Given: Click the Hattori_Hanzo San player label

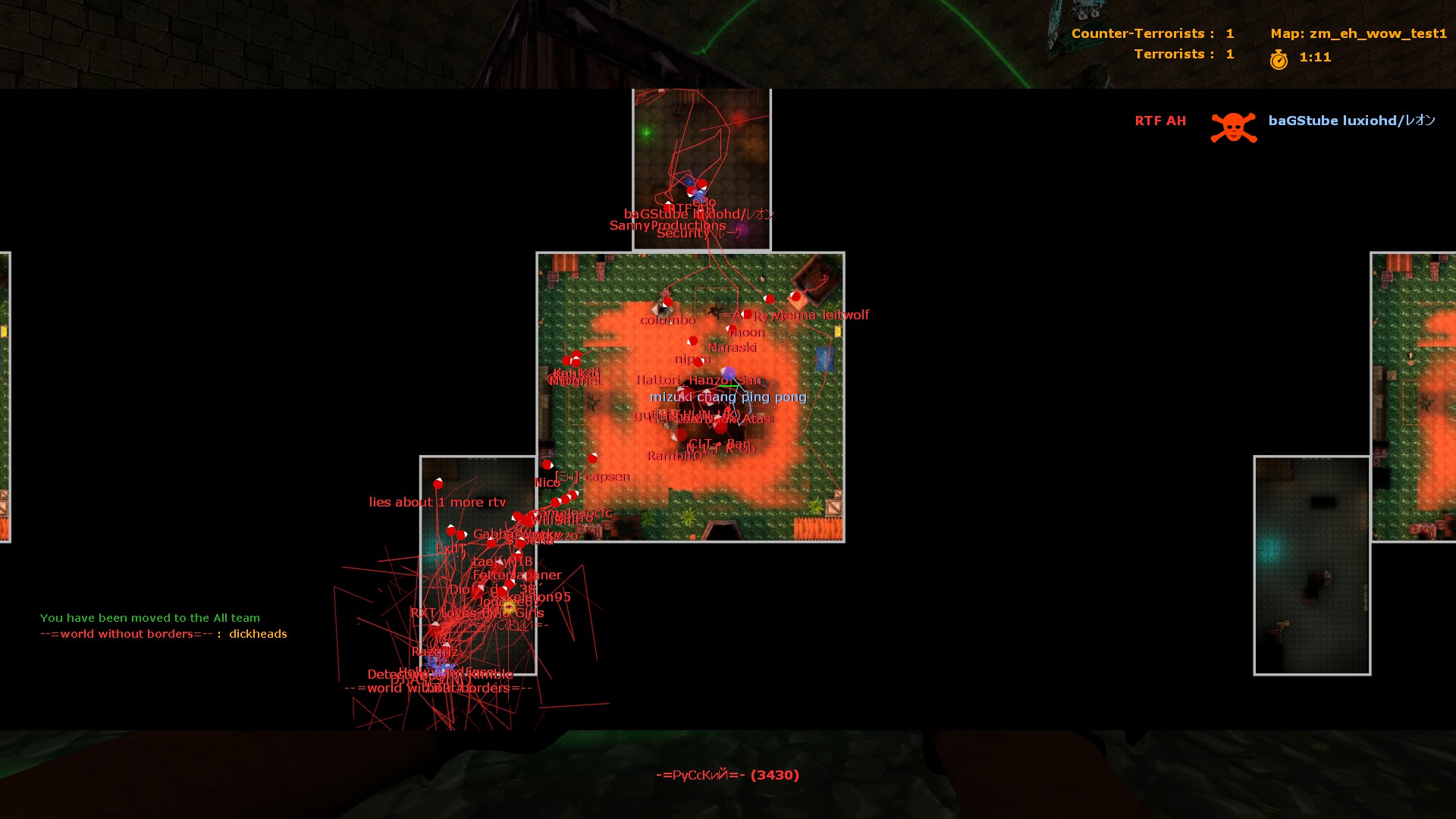Looking at the screenshot, I should pyautogui.click(x=698, y=380).
